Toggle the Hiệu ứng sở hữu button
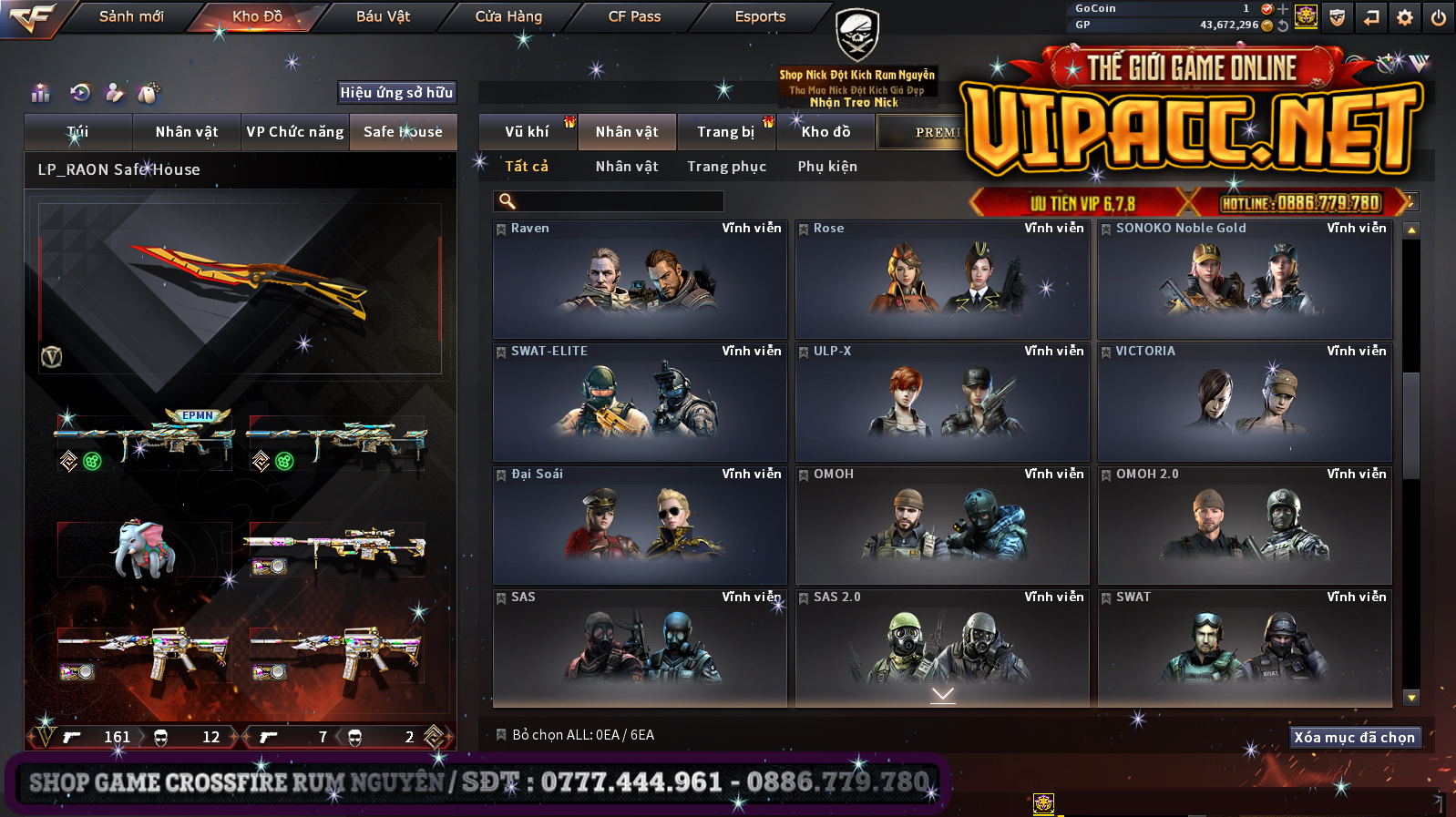Viewport: 1456px width, 817px height. point(396,92)
